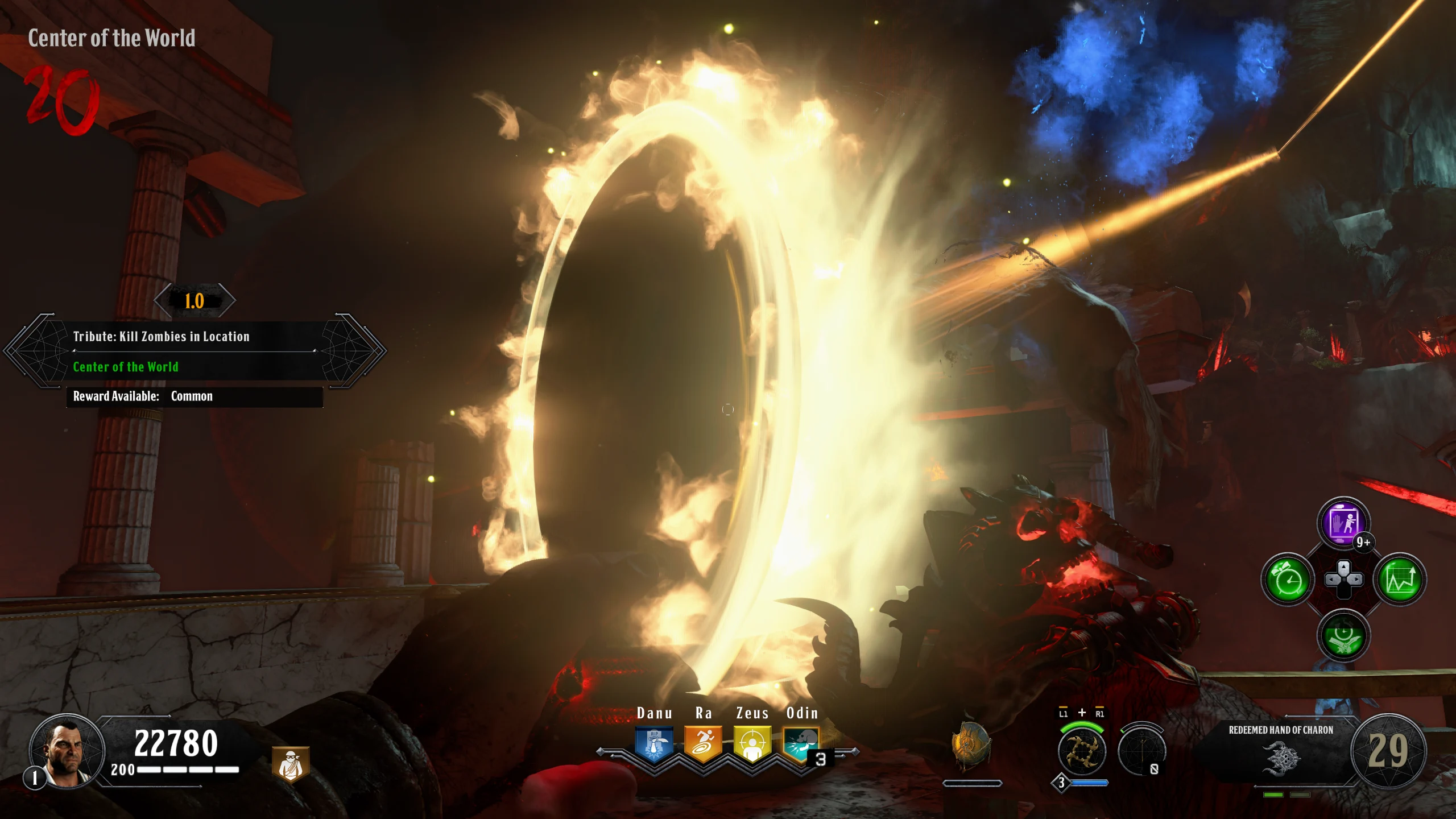Click the player character portrait
This screenshot has height=819, width=1456.
pyautogui.click(x=67, y=751)
